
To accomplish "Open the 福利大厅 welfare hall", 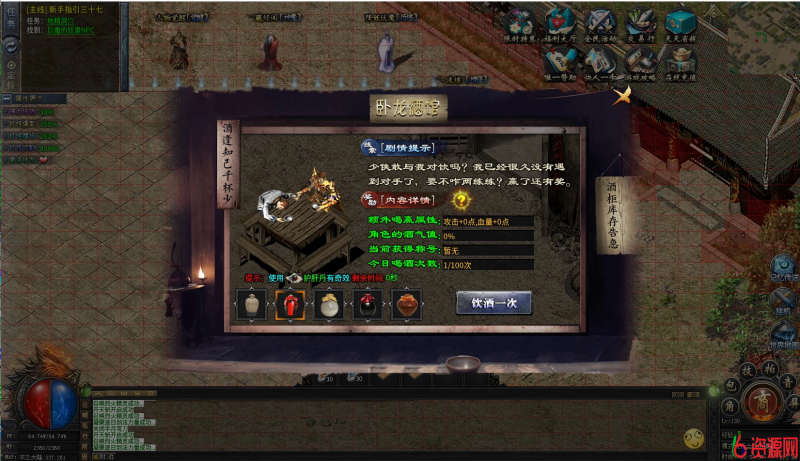I will pos(560,24).
